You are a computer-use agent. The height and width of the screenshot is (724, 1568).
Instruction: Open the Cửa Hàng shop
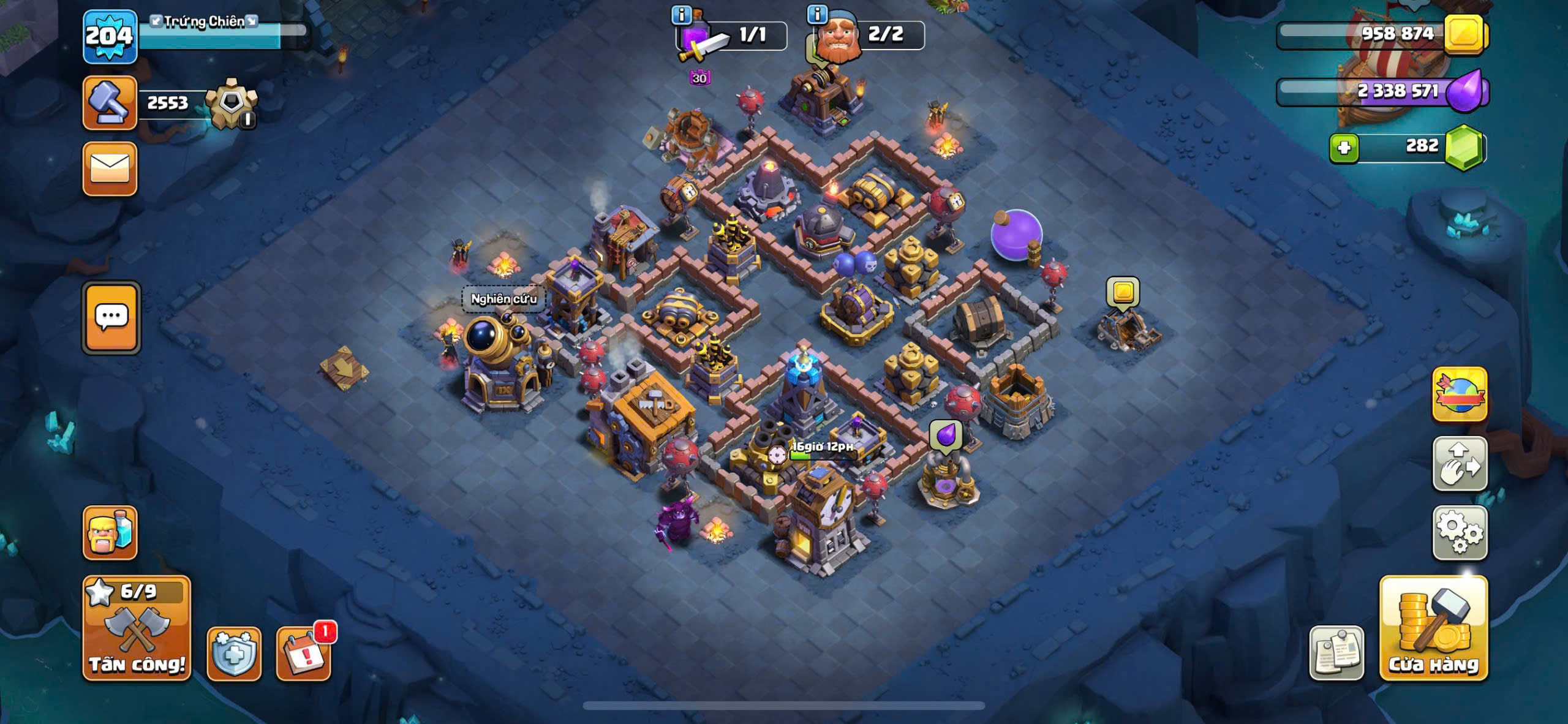click(x=1433, y=628)
